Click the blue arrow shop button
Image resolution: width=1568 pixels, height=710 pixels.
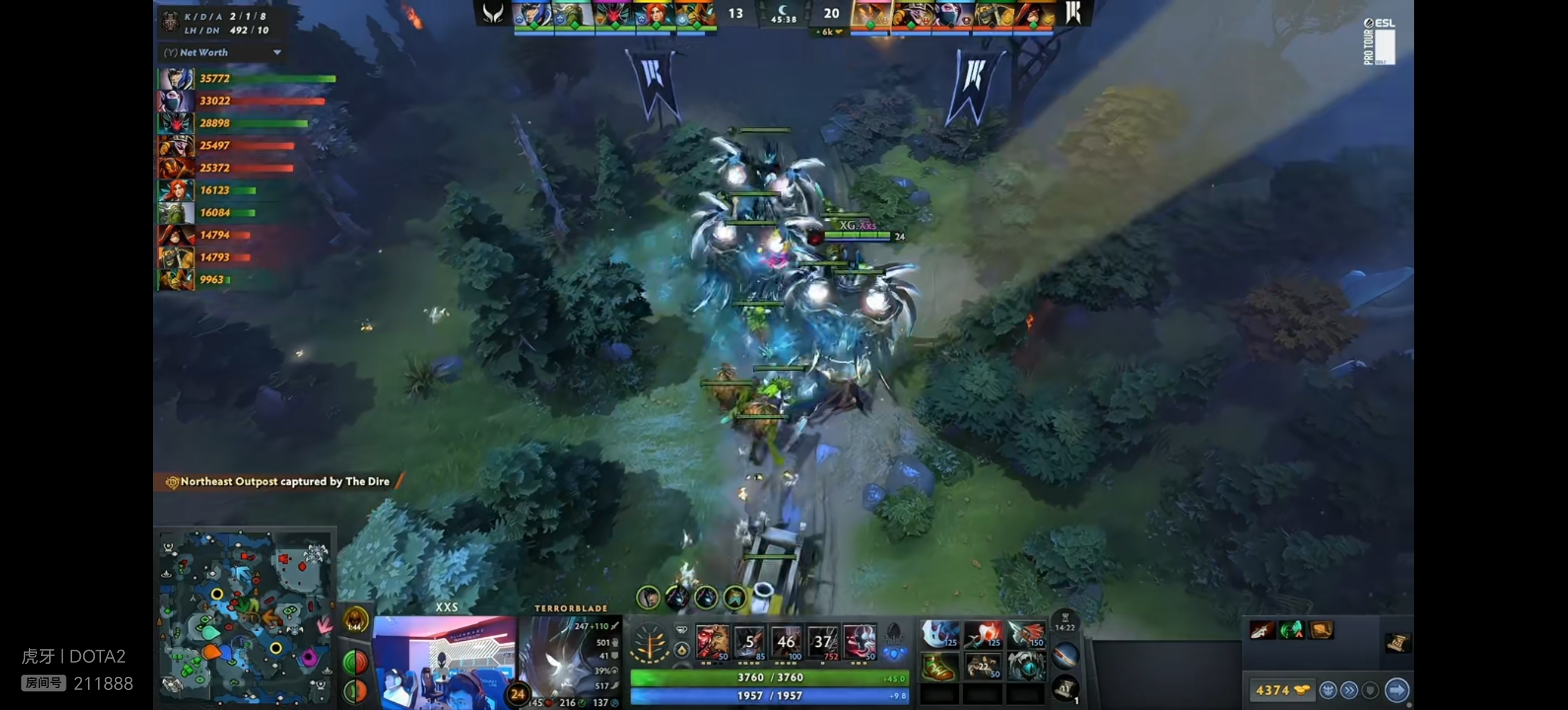tap(1397, 690)
